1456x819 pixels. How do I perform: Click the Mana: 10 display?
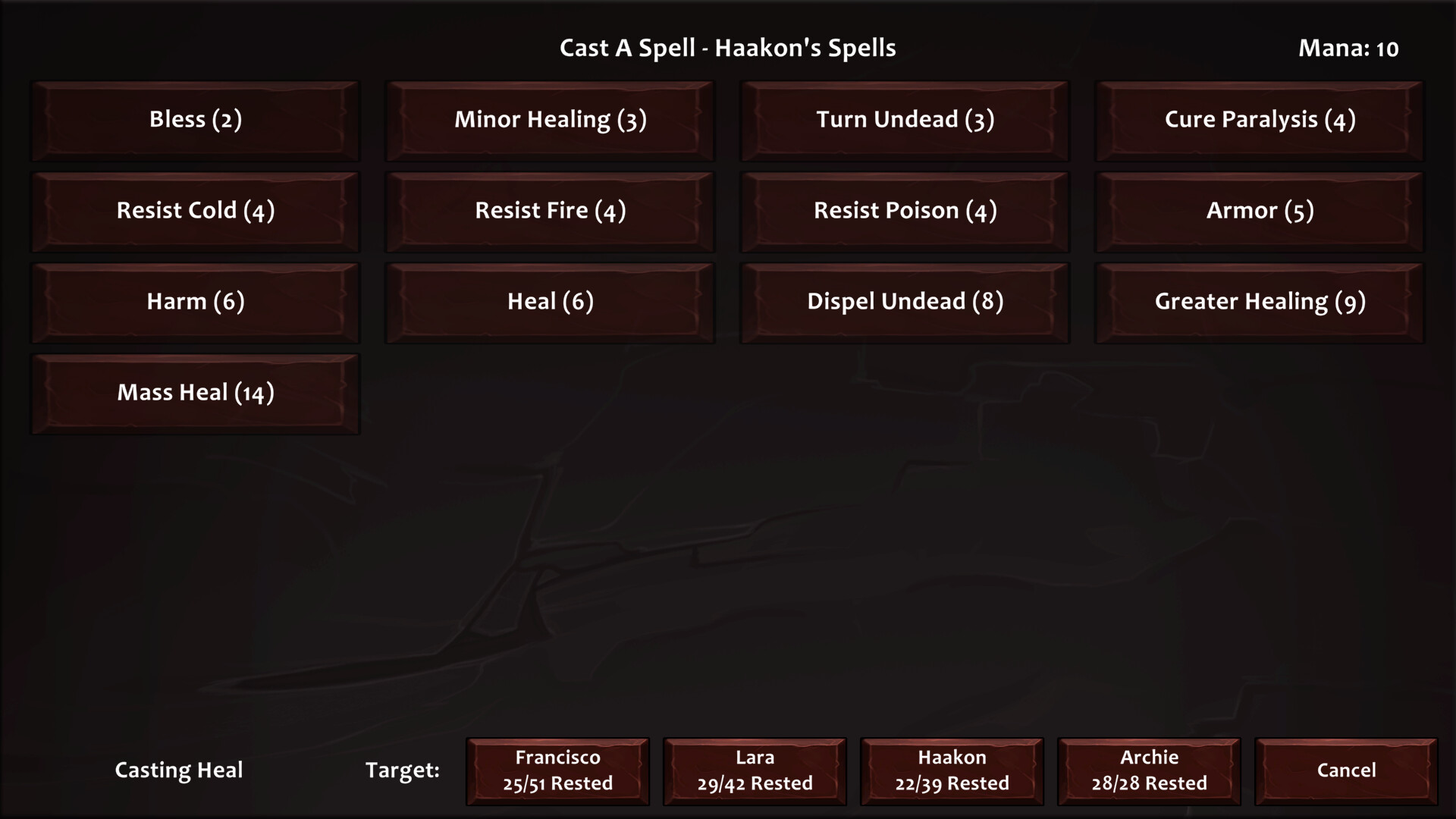(x=1348, y=49)
